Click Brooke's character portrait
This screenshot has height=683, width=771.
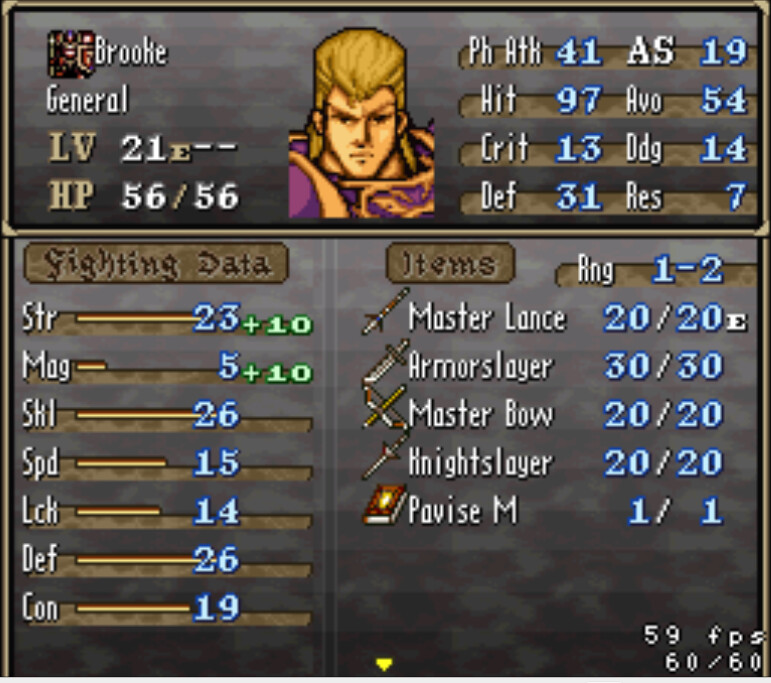pos(361,124)
